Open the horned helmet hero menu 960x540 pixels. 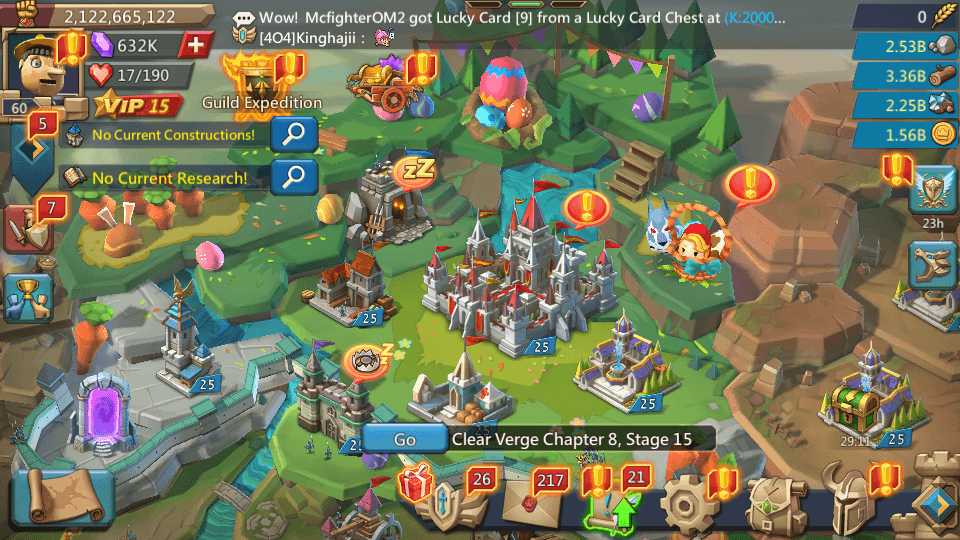[x=854, y=502]
